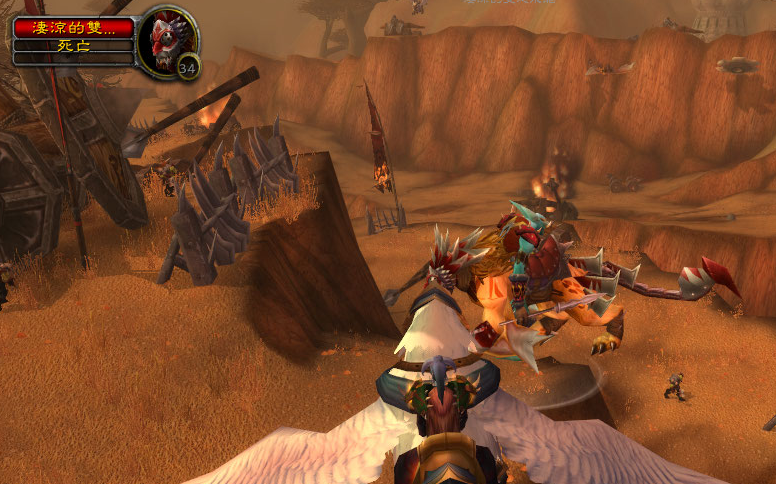Screen dimensions: 776x484
Task: Click the target's masked portrait
Action: (x=164, y=41)
